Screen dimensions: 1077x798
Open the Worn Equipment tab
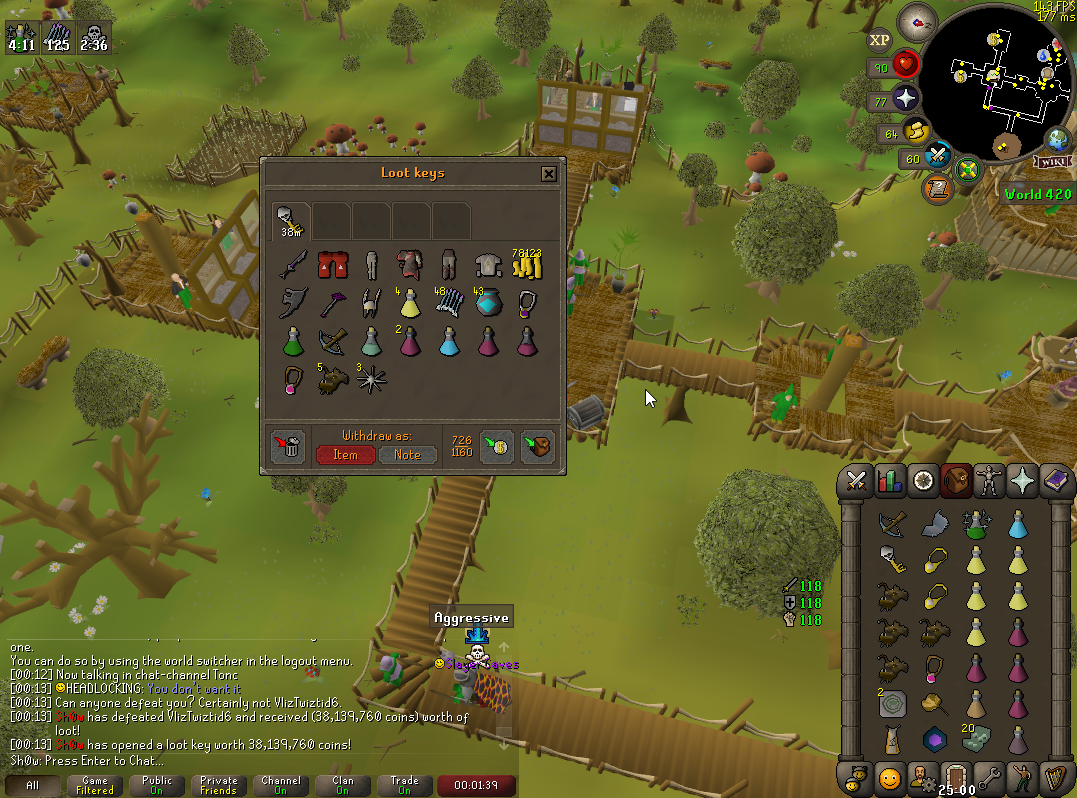point(990,480)
